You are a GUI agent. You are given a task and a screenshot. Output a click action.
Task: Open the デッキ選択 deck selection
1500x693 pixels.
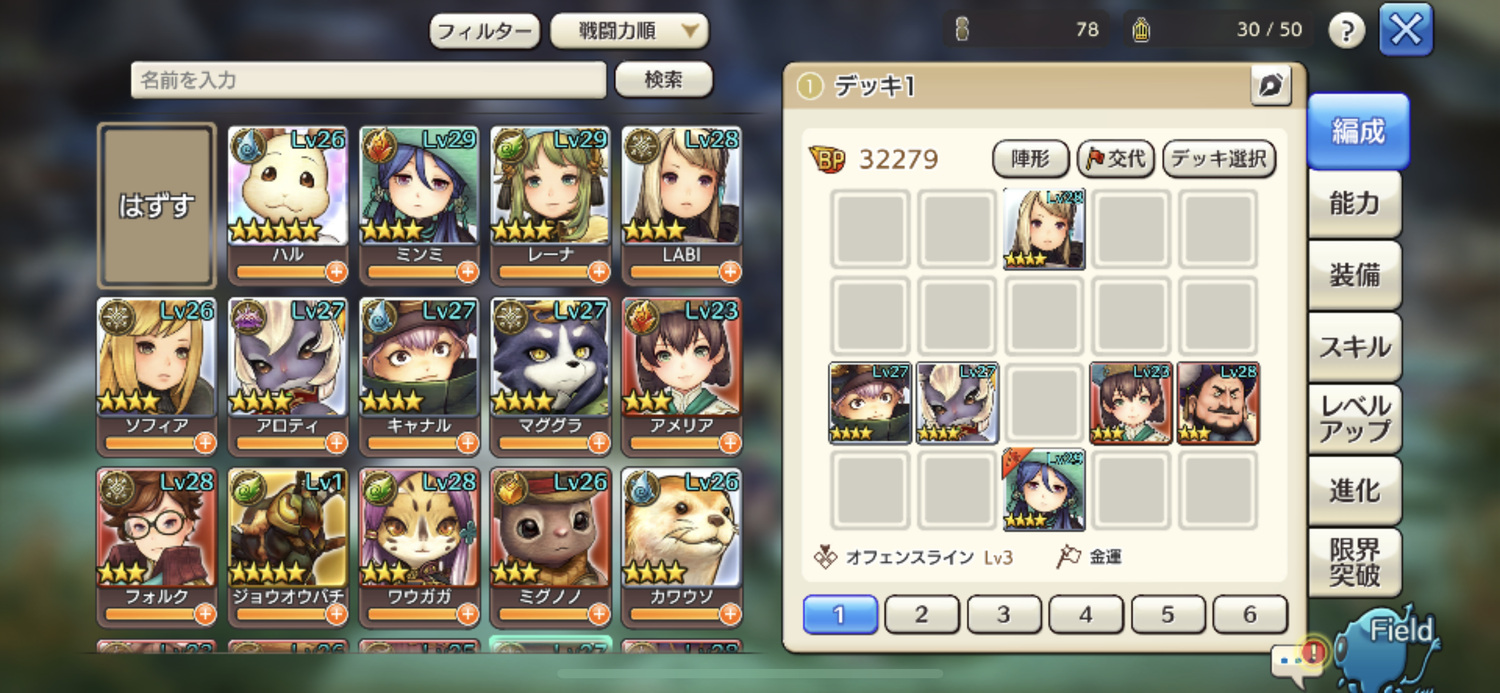1219,158
